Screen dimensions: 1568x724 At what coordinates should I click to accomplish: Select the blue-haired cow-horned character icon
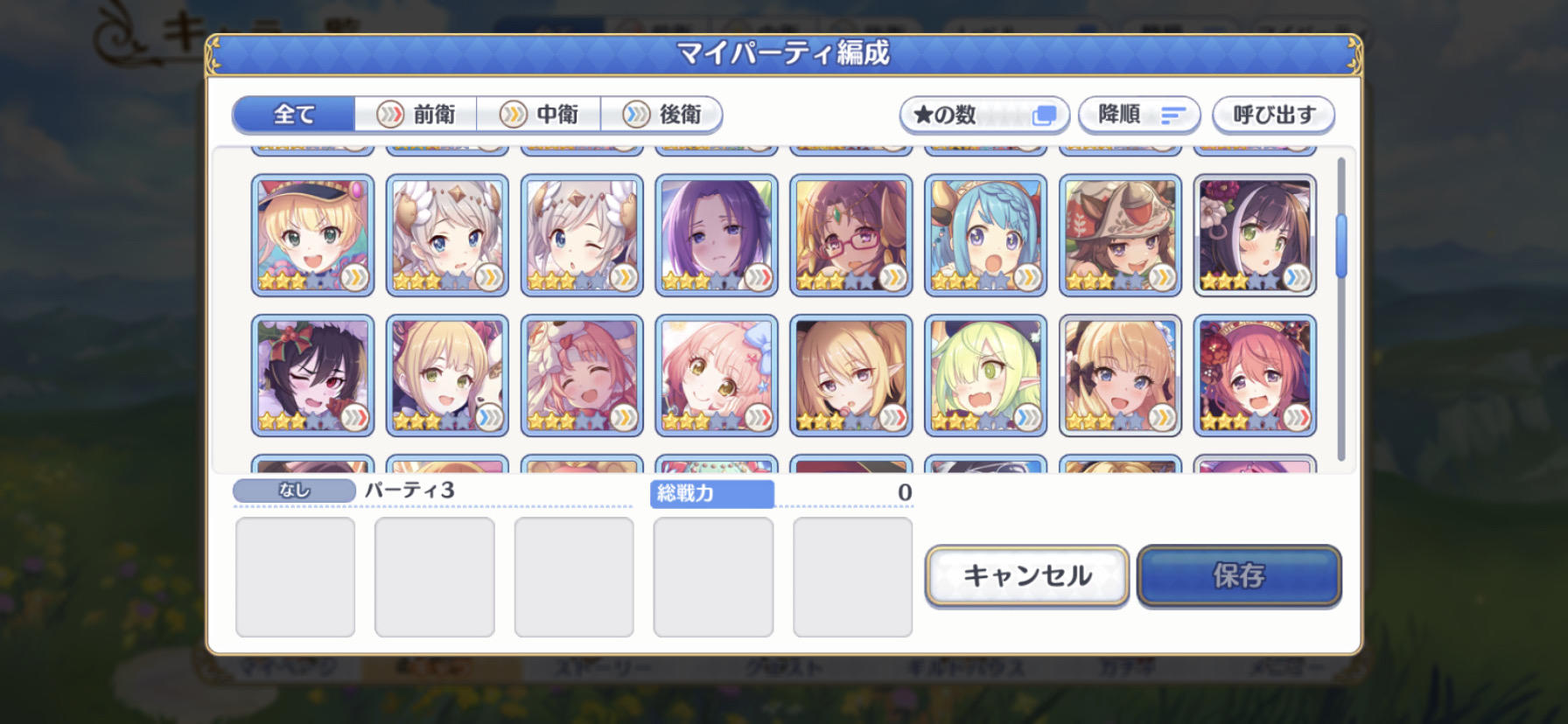[986, 234]
